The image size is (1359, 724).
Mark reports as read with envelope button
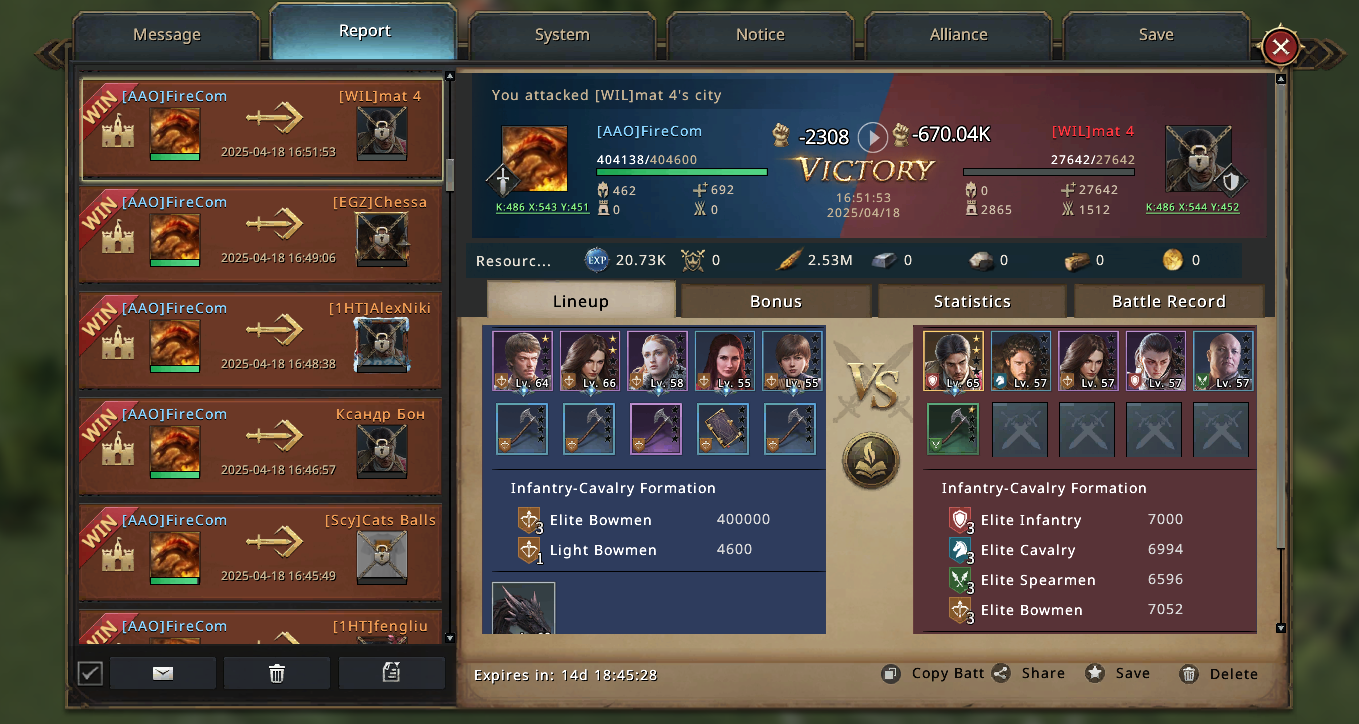click(x=163, y=673)
